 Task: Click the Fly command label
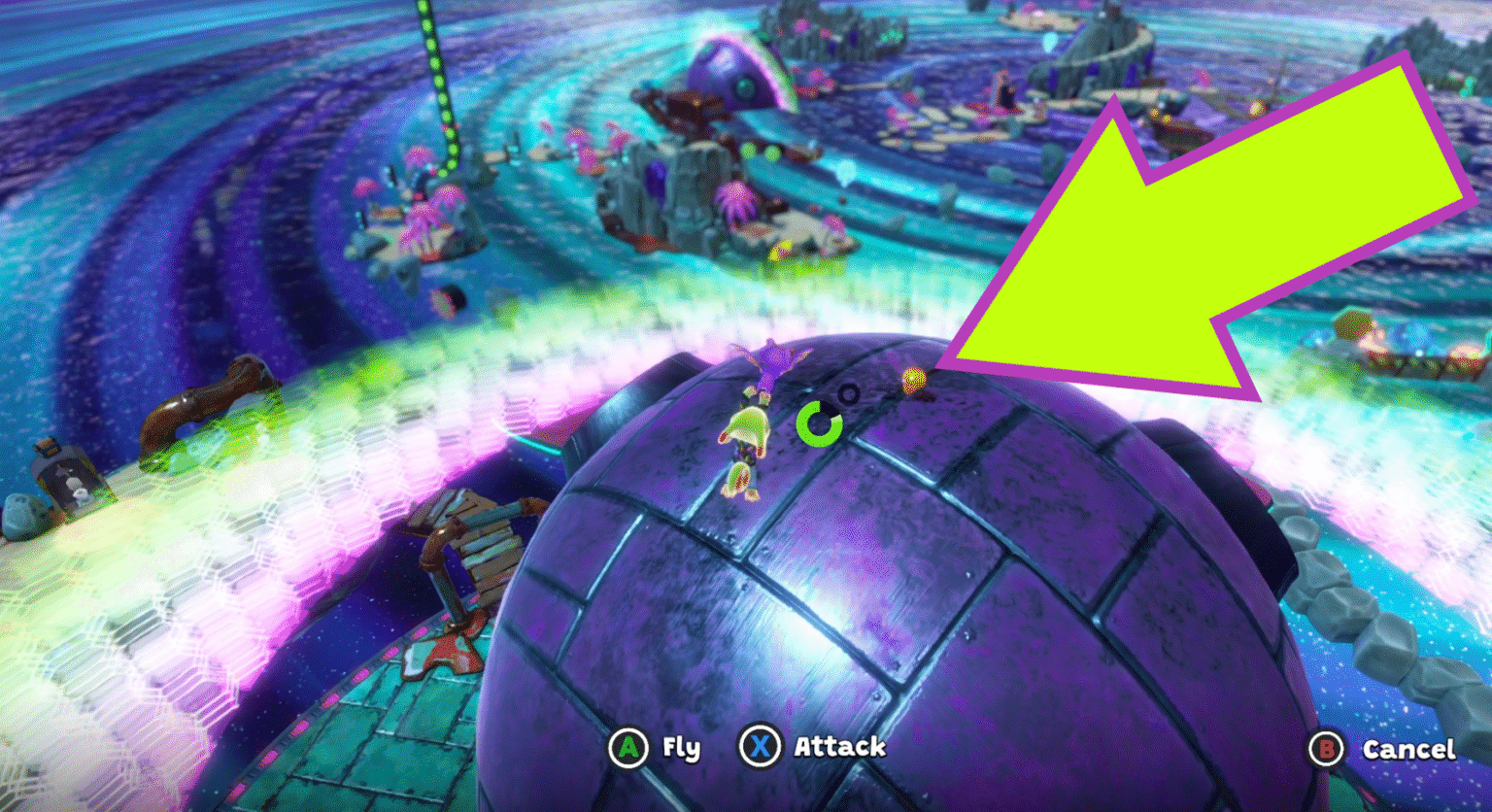coord(682,748)
